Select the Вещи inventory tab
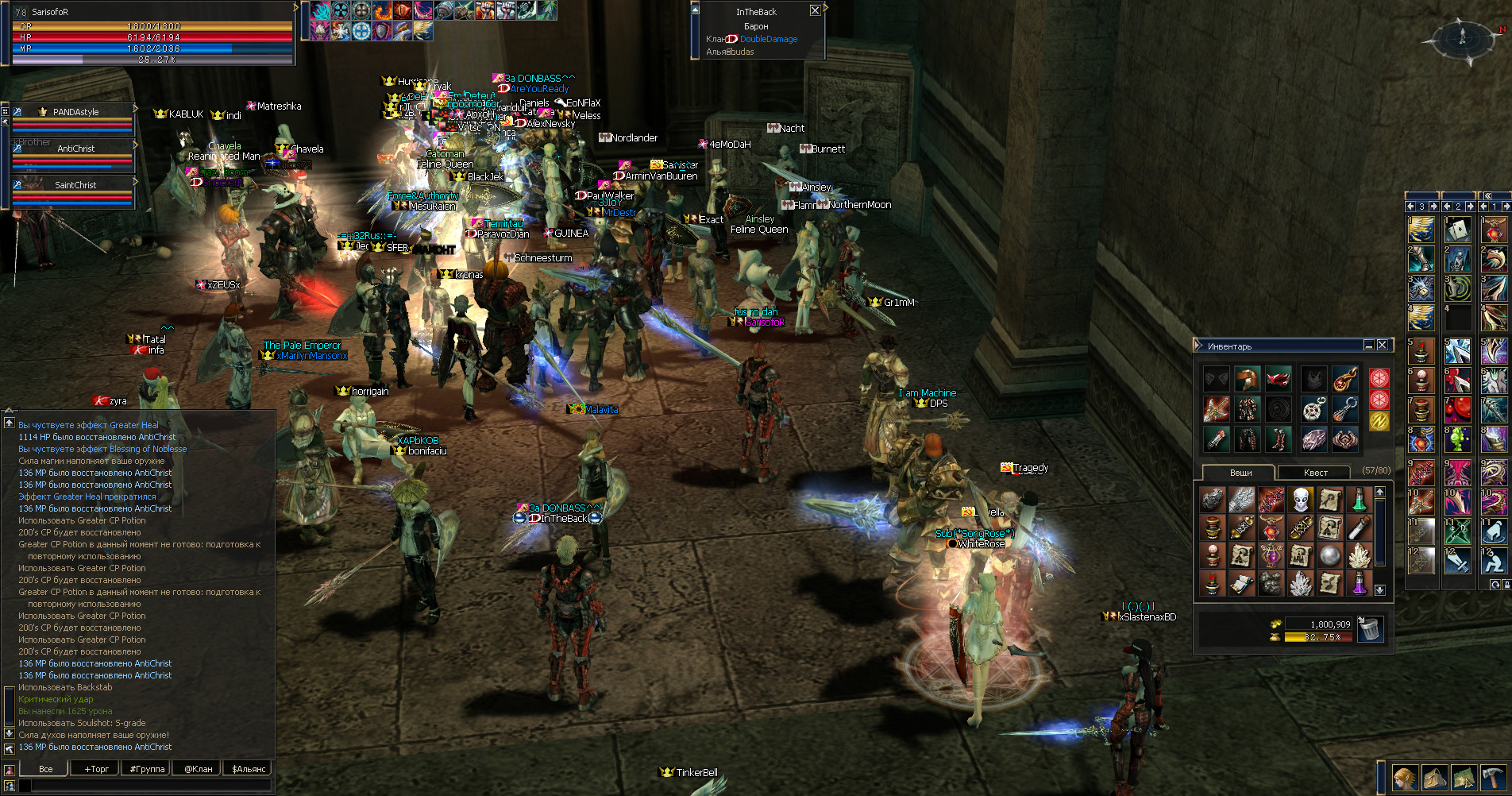 coord(1240,473)
